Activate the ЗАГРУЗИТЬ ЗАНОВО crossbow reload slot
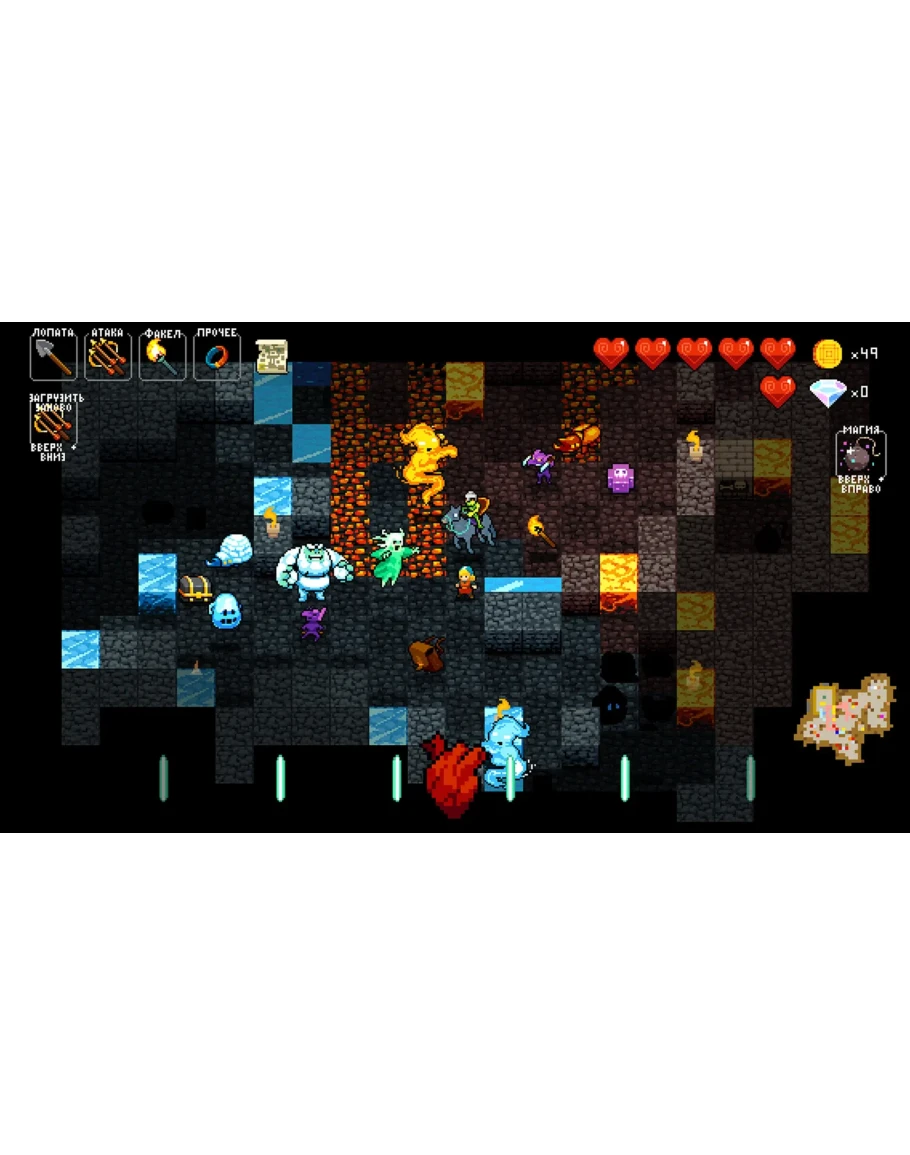 (x=53, y=427)
